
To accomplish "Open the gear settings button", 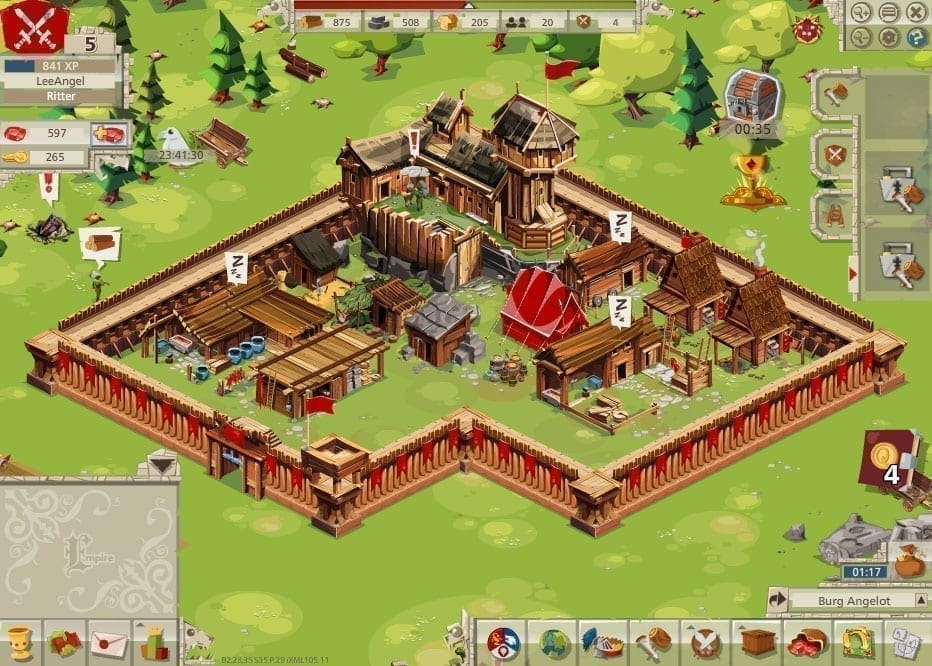I will pyautogui.click(x=889, y=37).
